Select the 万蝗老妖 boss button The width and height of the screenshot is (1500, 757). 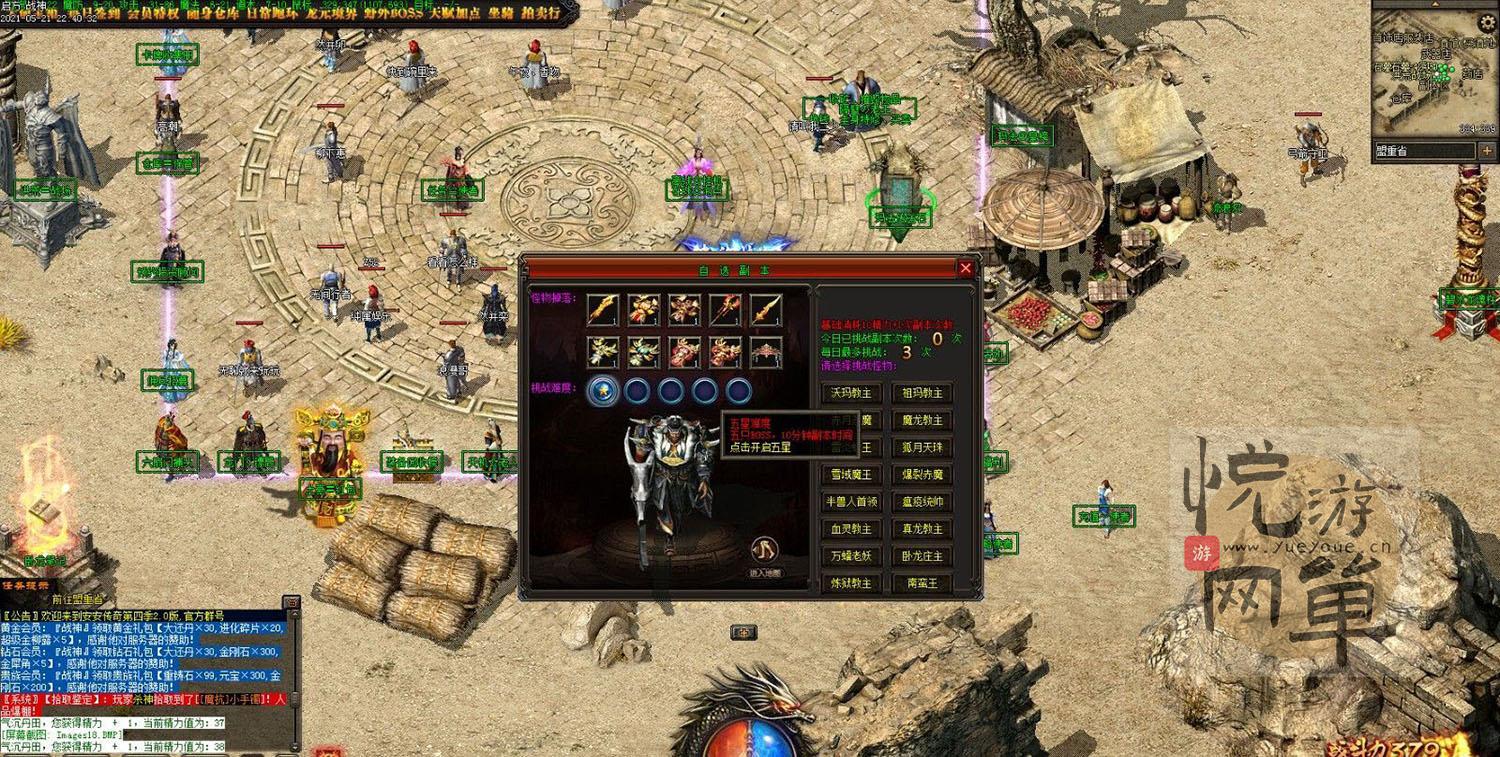851,556
